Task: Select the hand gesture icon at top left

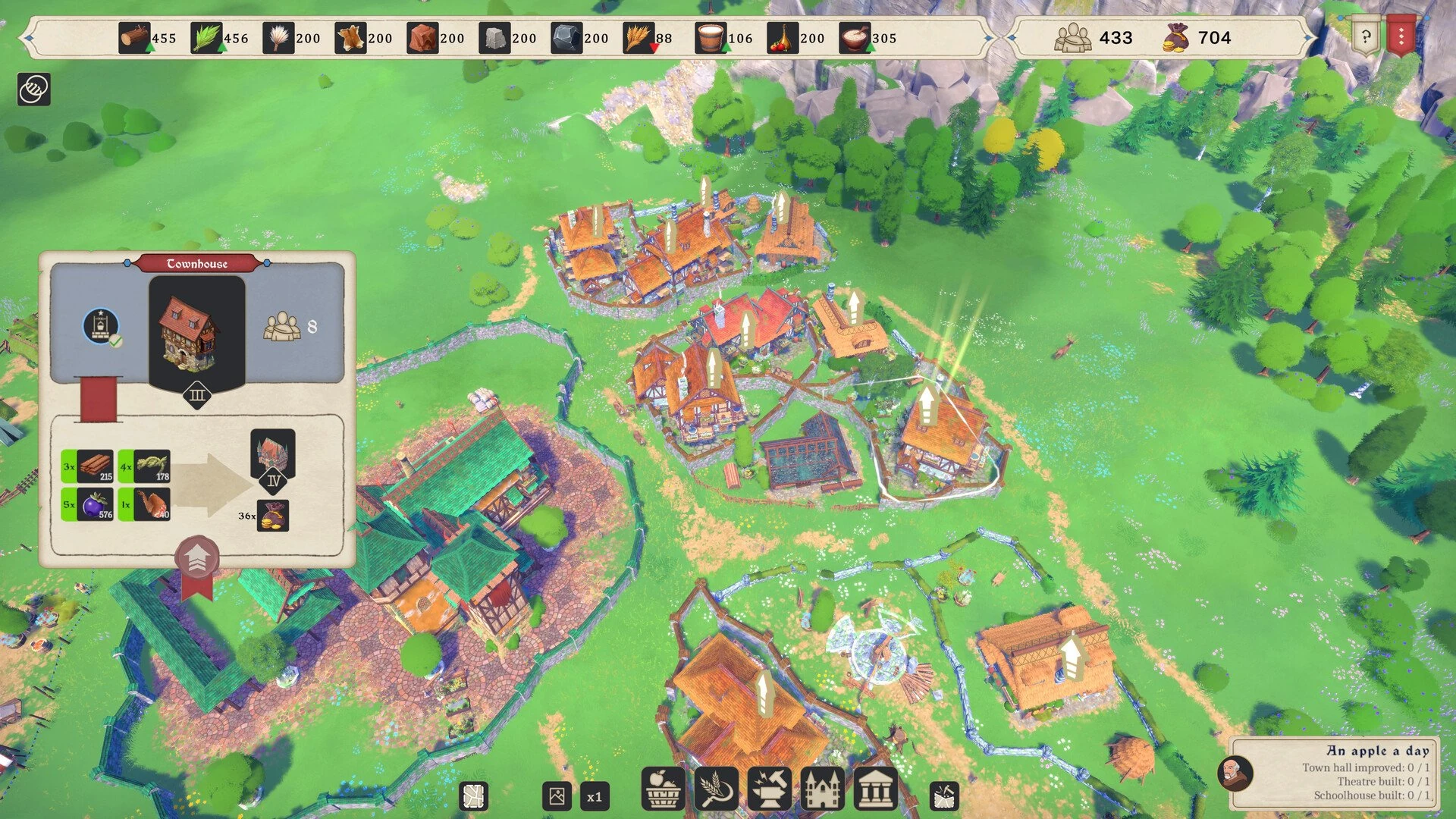Action: (33, 89)
